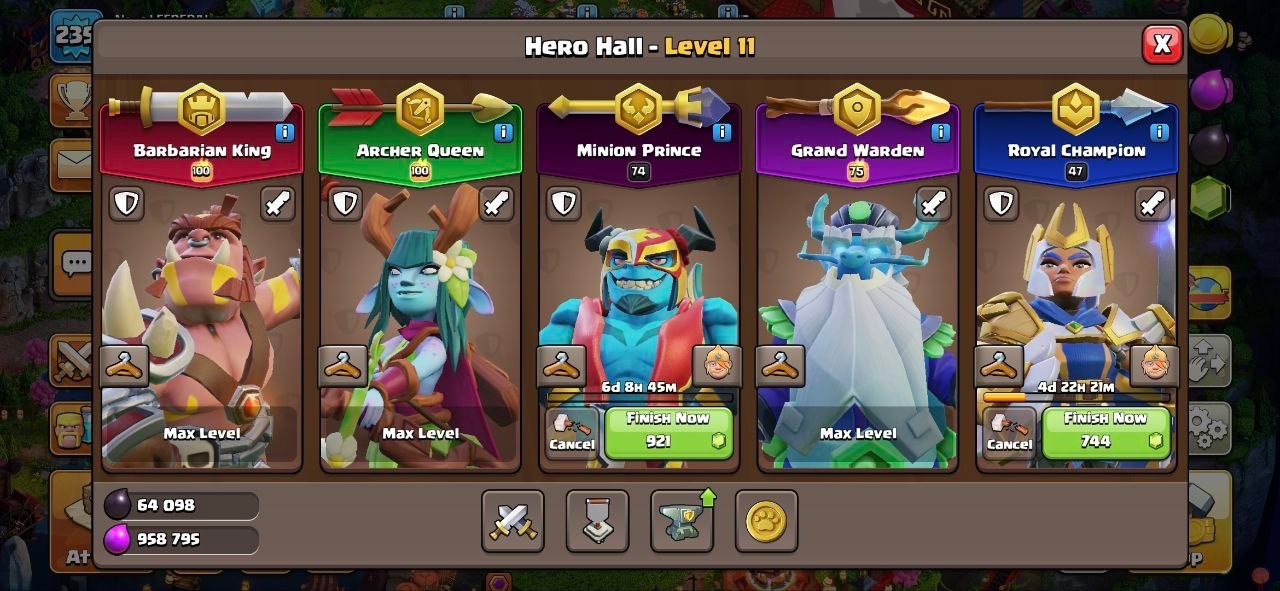Show Barbarian King info
This screenshot has width=1280, height=591.
click(284, 132)
